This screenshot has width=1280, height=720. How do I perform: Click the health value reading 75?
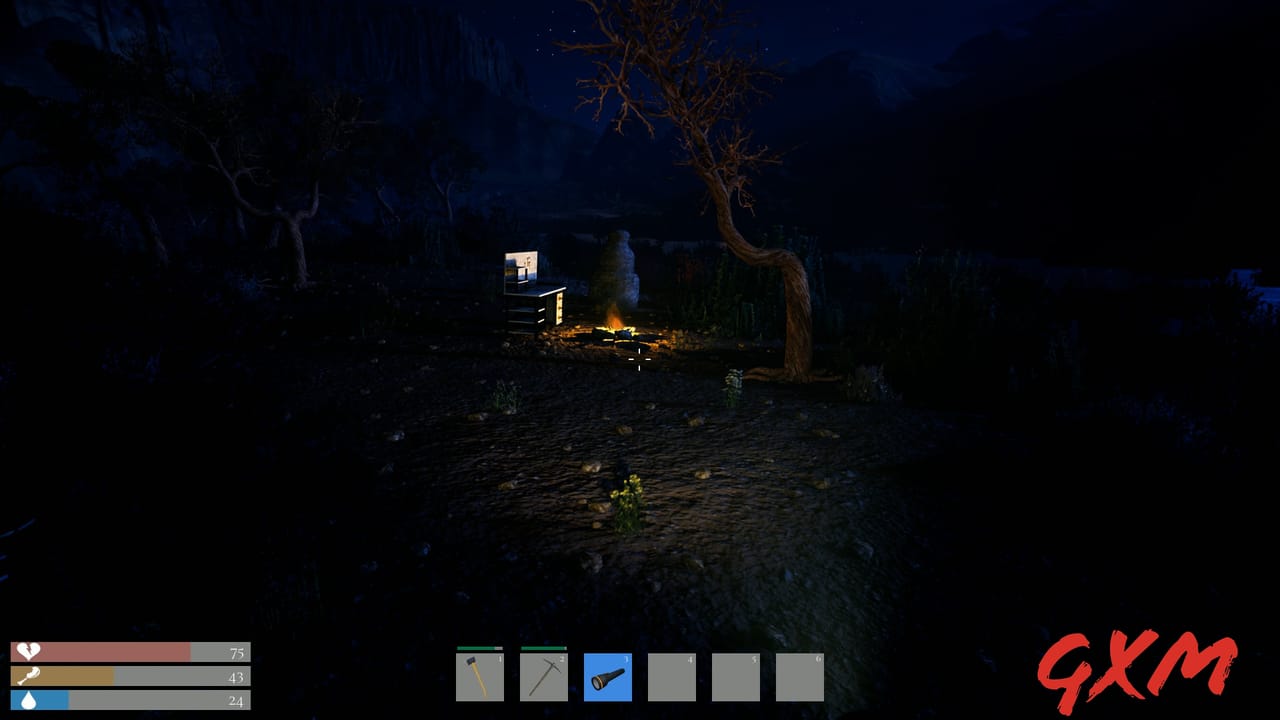[x=236, y=651]
